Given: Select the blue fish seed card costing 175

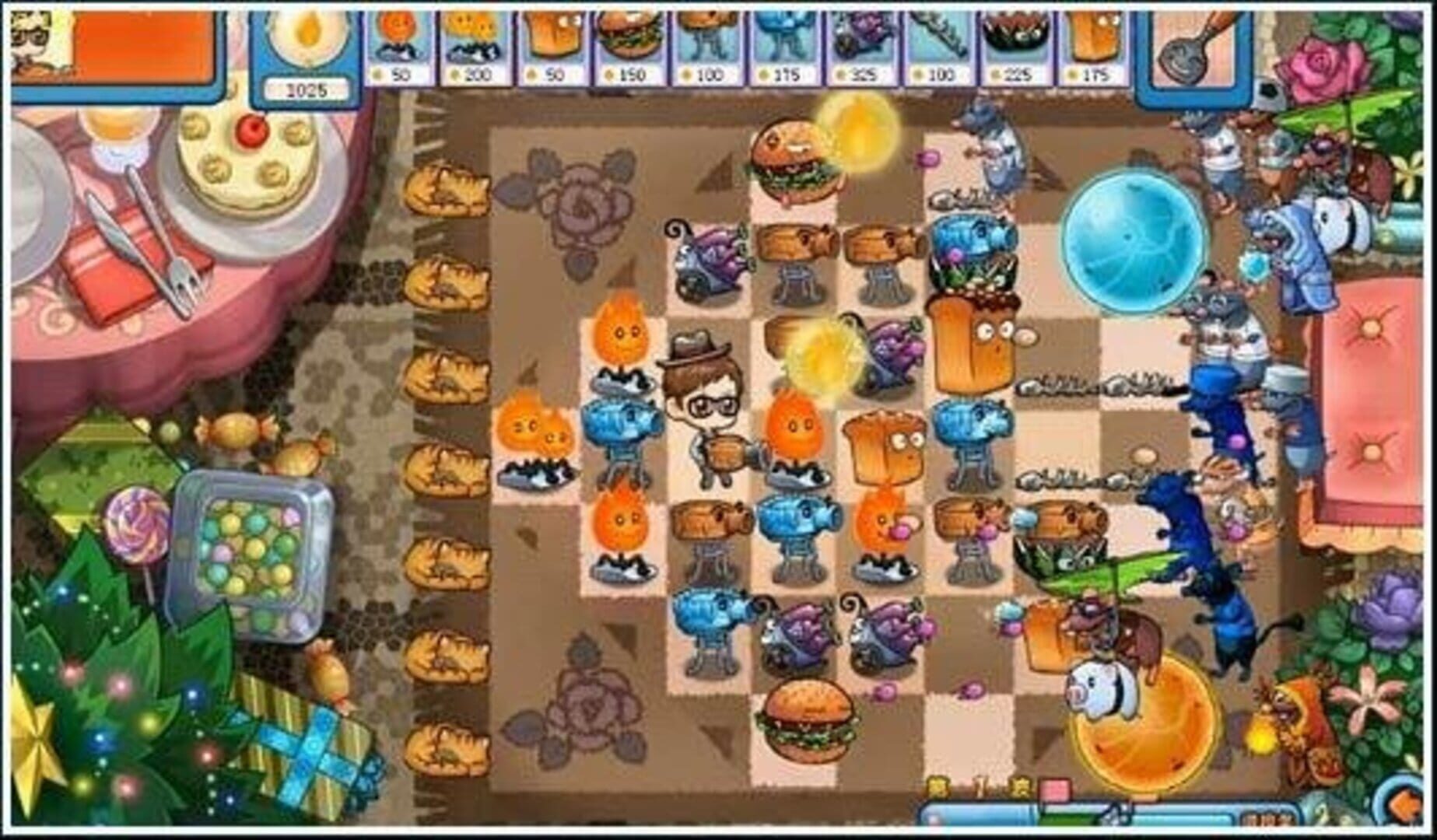Looking at the screenshot, I should coord(779,43).
